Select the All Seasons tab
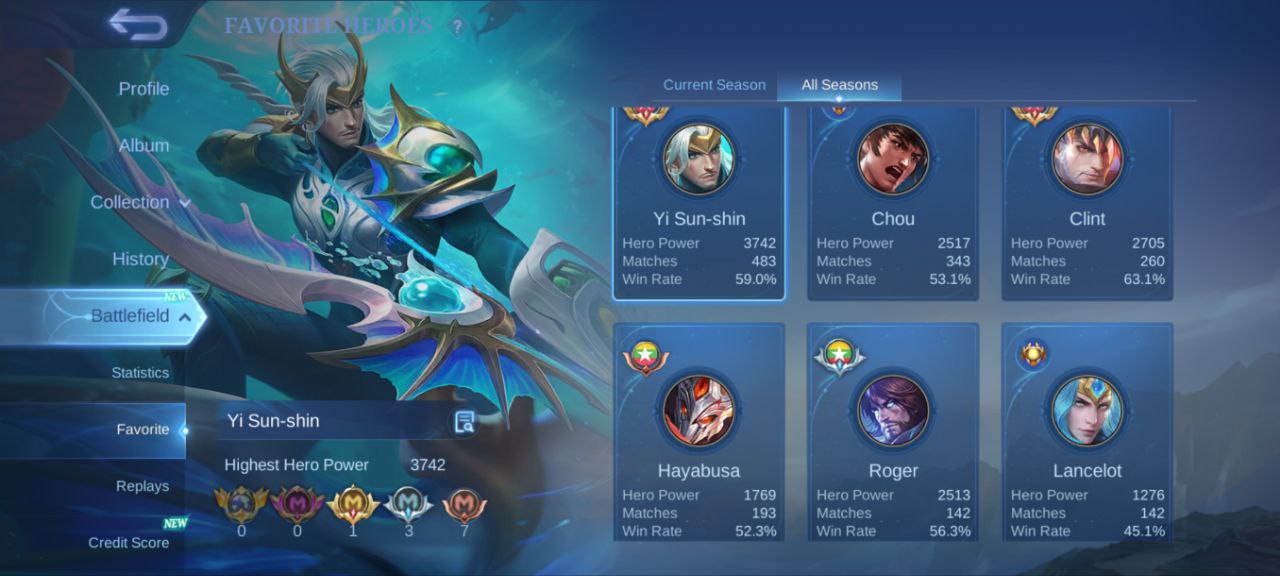Image resolution: width=1280 pixels, height=576 pixels. tap(839, 85)
